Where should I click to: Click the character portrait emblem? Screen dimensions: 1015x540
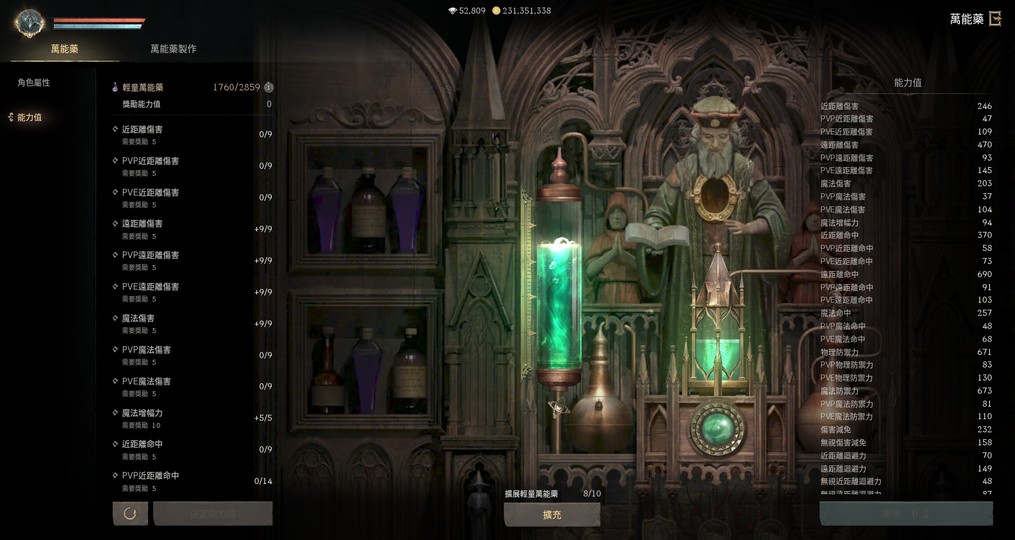click(x=28, y=22)
